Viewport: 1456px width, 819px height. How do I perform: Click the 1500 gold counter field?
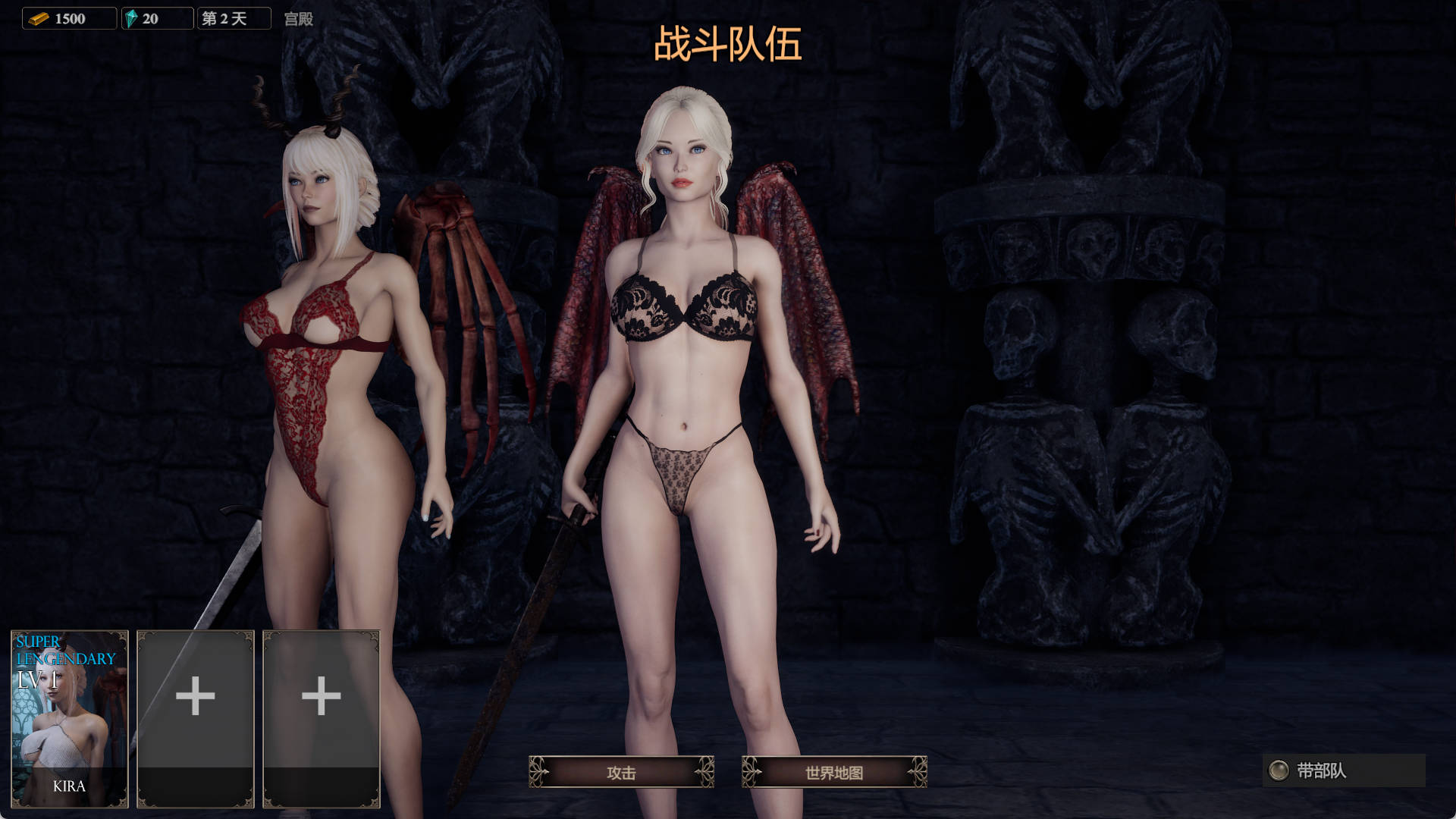click(x=68, y=18)
